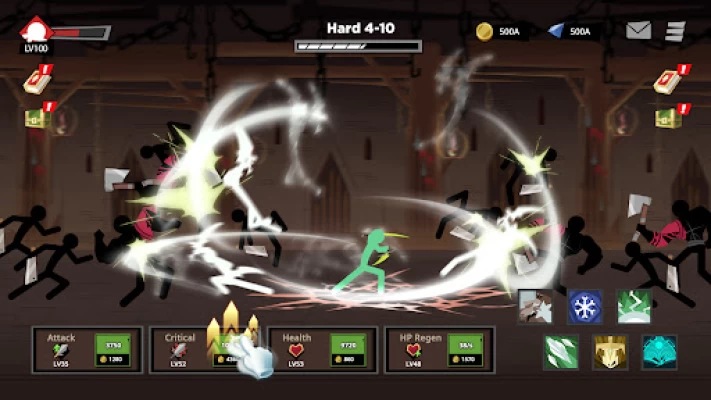Viewport: 711px width, 400px height.
Task: Use the green claw slash skill
Action: (561, 352)
